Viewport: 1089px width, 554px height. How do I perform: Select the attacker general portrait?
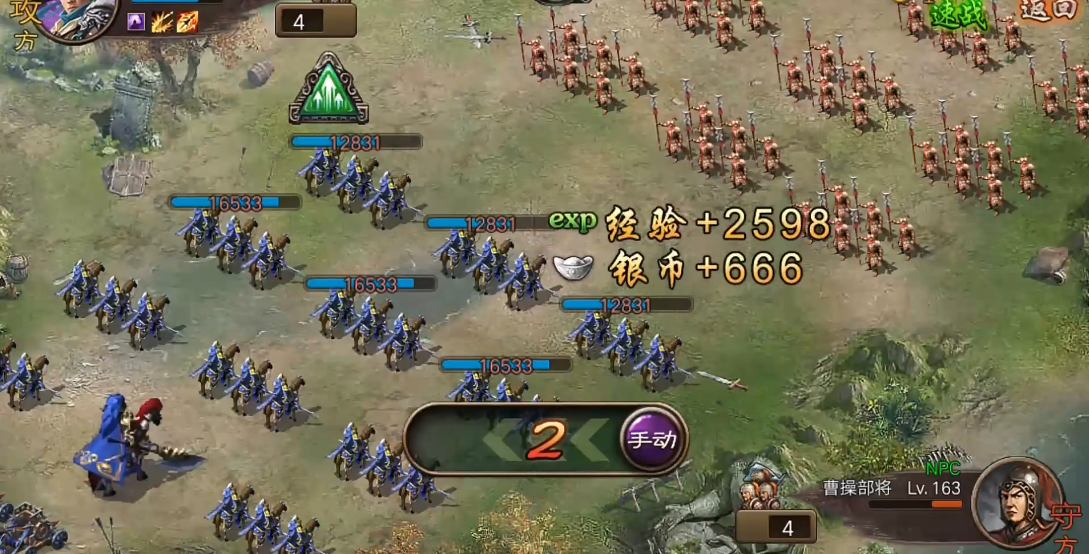(x=72, y=15)
